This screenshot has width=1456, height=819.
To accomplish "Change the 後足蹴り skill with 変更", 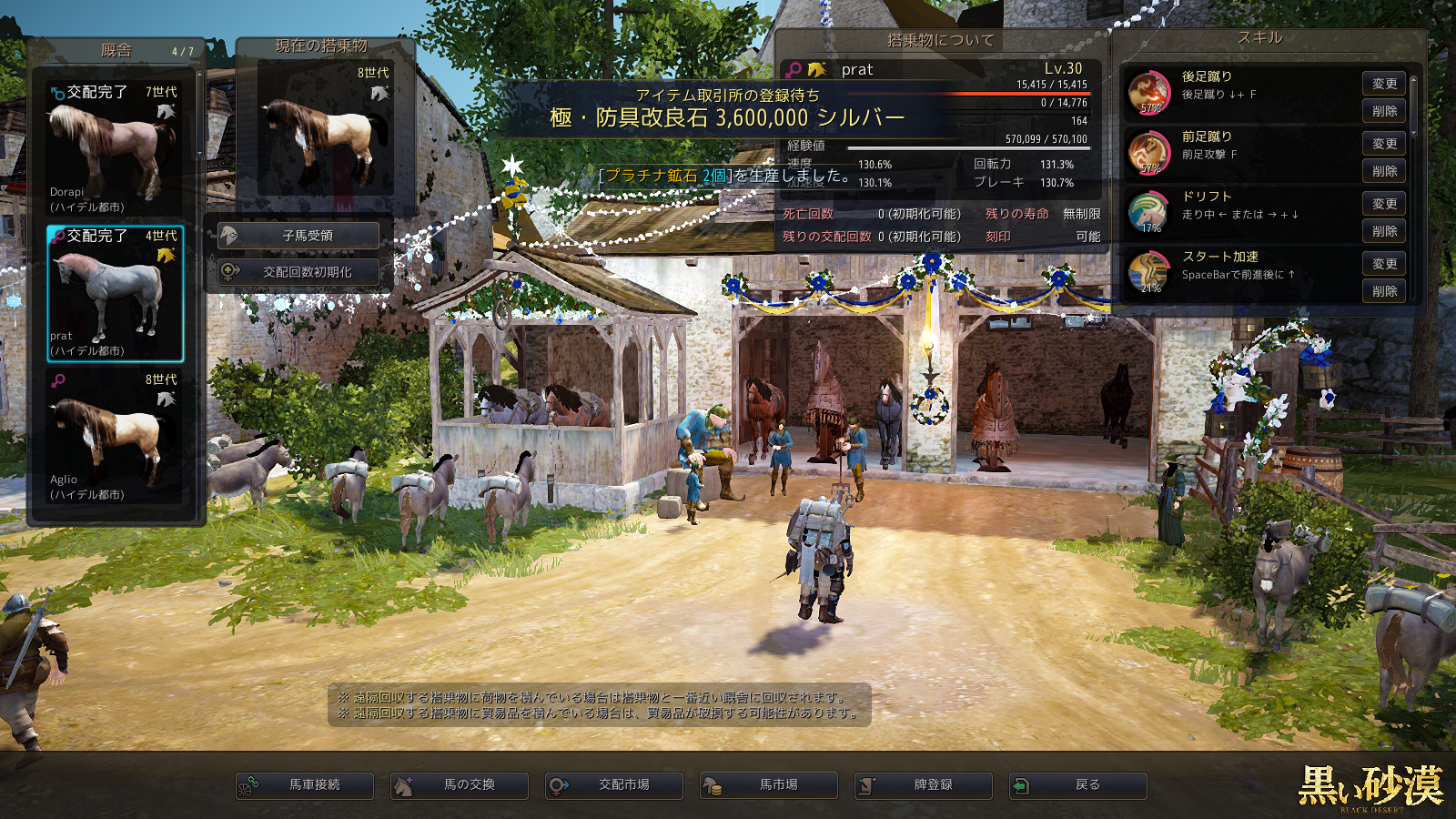I will (x=1384, y=84).
